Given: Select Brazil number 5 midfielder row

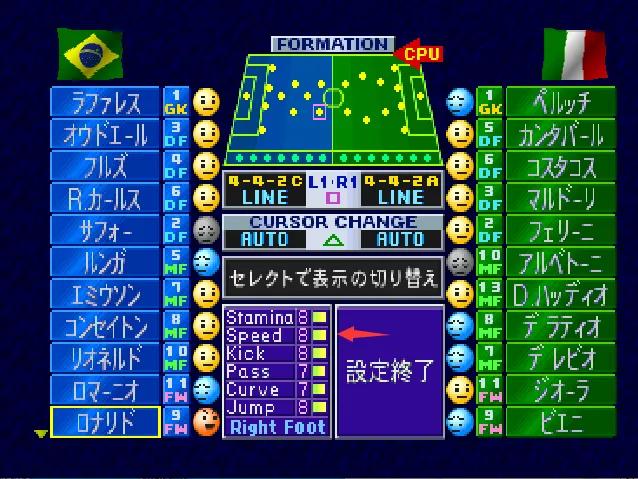Looking at the screenshot, I should tap(105, 262).
